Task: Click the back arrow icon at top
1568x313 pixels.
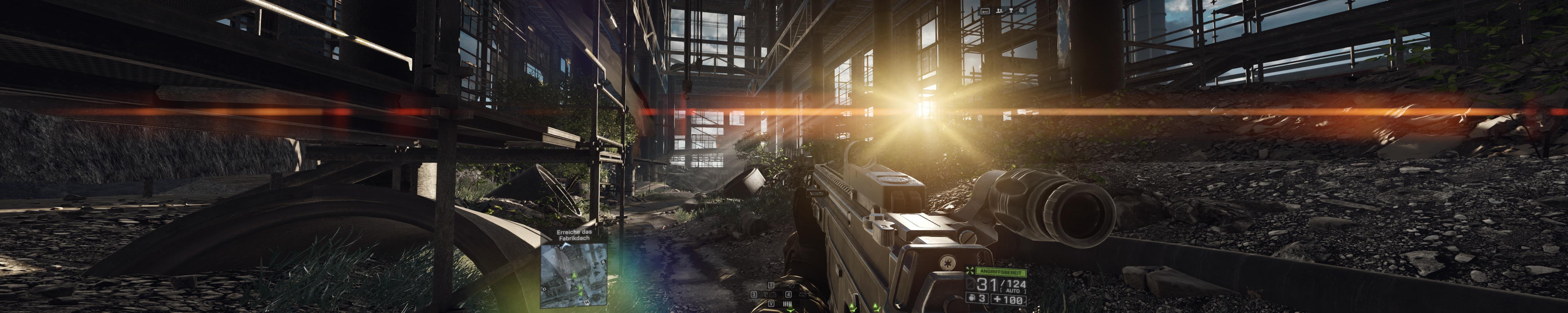Action: pos(985,11)
